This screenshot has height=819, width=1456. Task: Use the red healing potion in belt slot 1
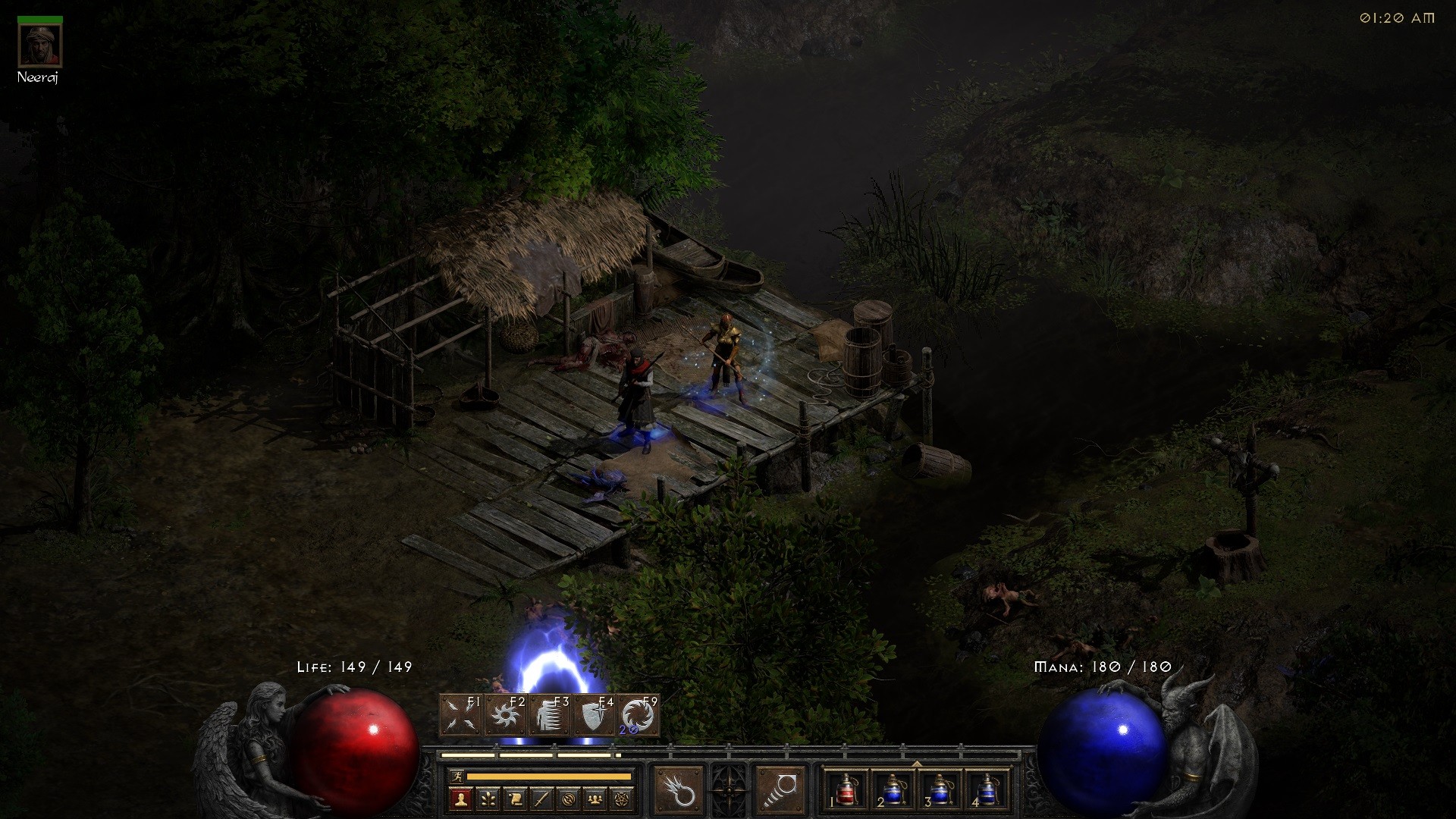[846, 789]
